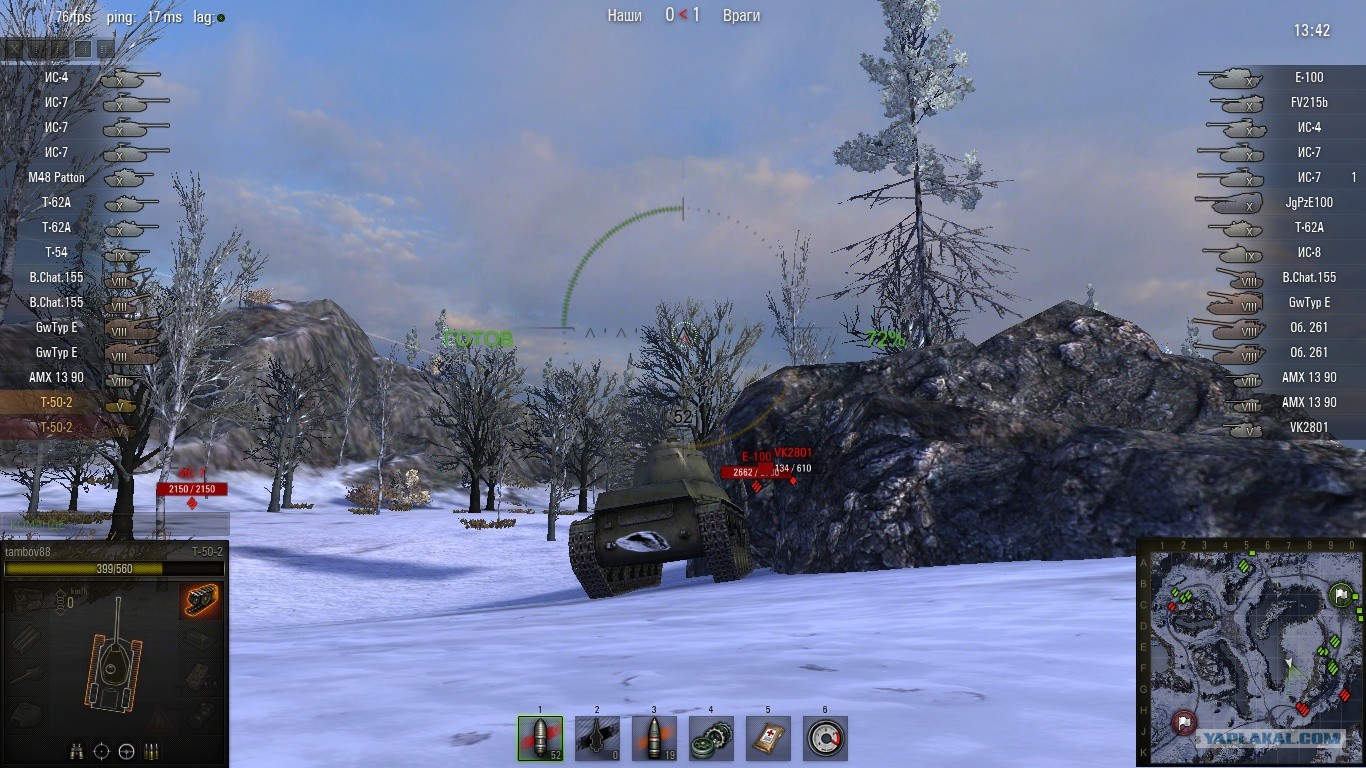Select ИС-8 in the enemy team list
The height and width of the screenshot is (768, 1366).
tap(1308, 253)
